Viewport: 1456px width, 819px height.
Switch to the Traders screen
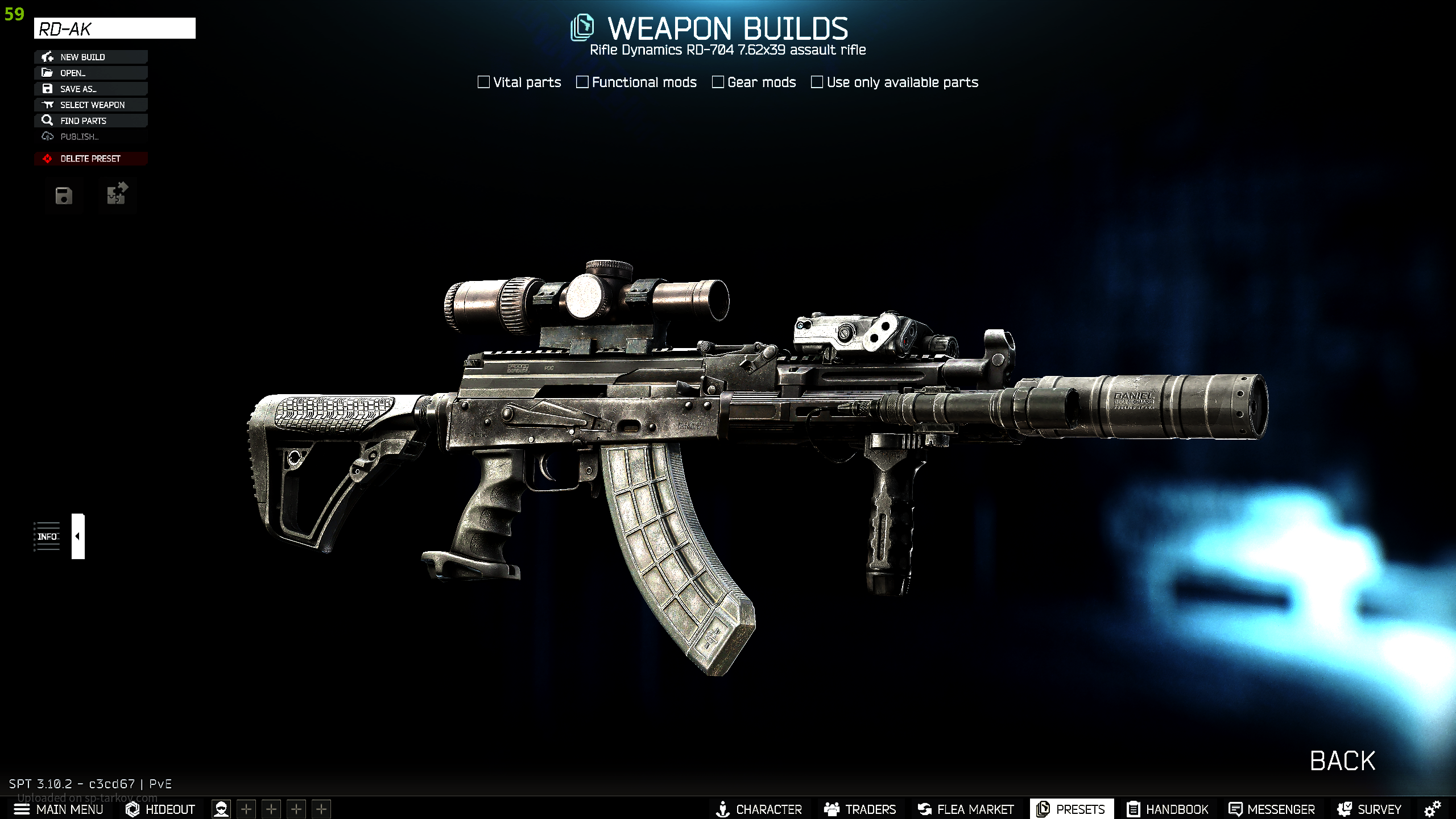(x=860, y=809)
